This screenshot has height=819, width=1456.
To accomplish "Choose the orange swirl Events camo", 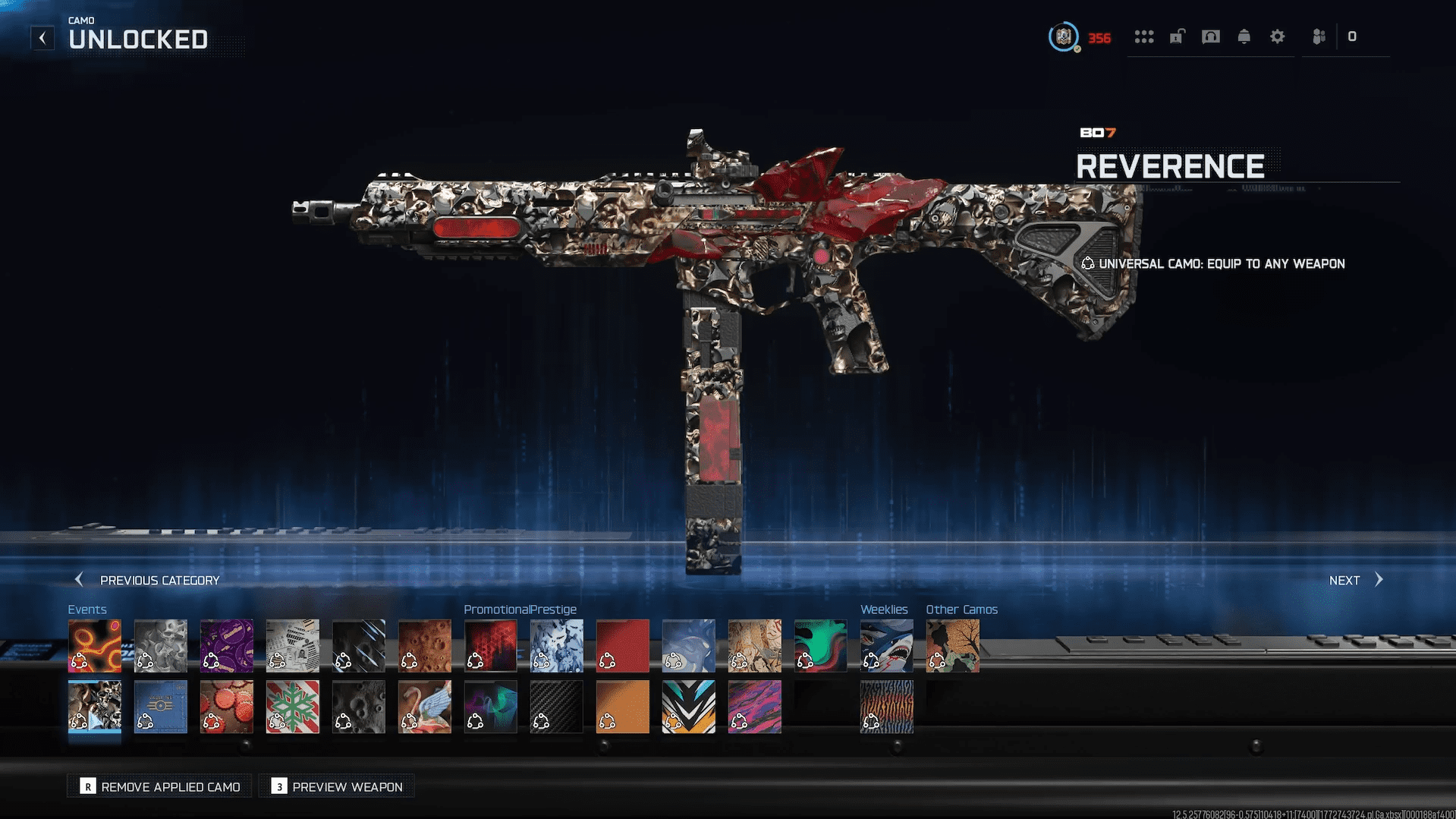I will pos(94,646).
